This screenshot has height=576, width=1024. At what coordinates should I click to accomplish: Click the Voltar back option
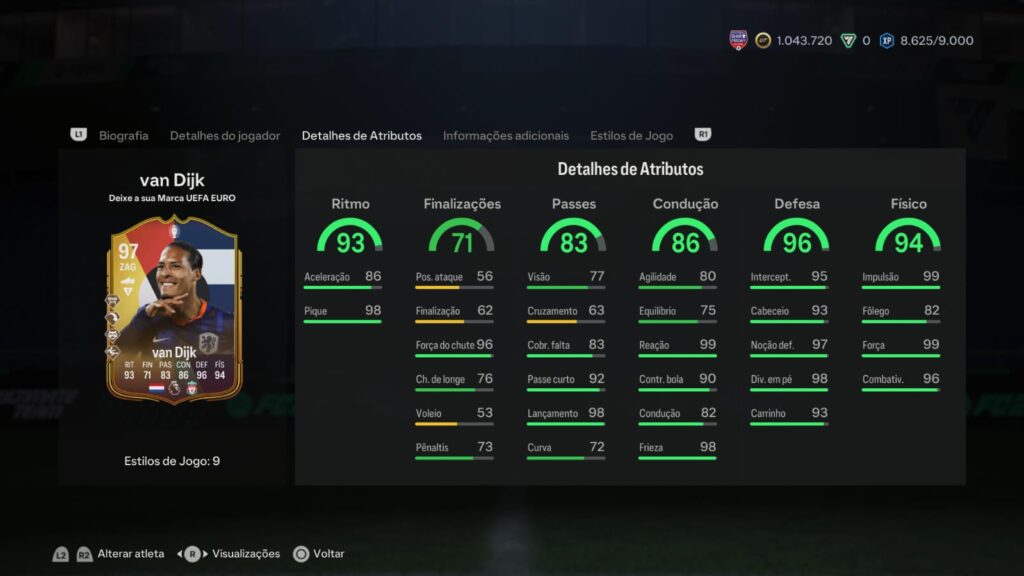328,554
